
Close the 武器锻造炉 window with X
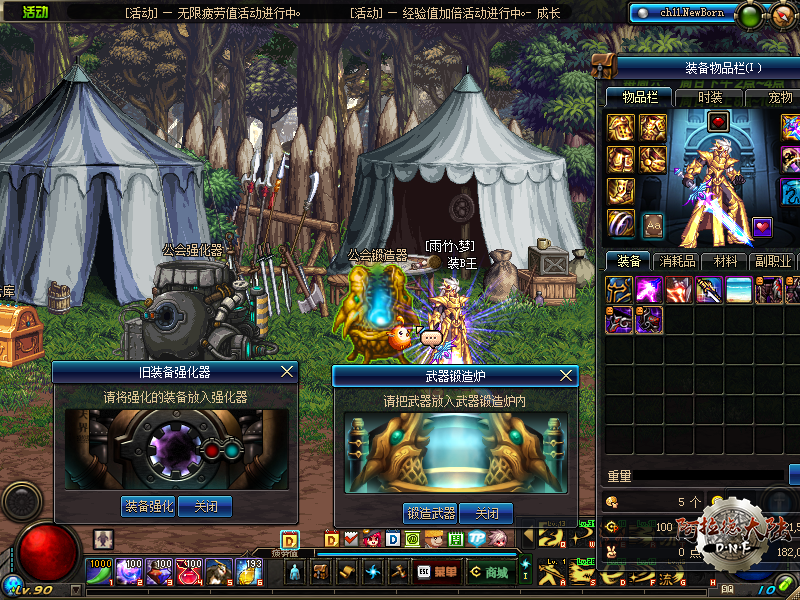coord(567,375)
